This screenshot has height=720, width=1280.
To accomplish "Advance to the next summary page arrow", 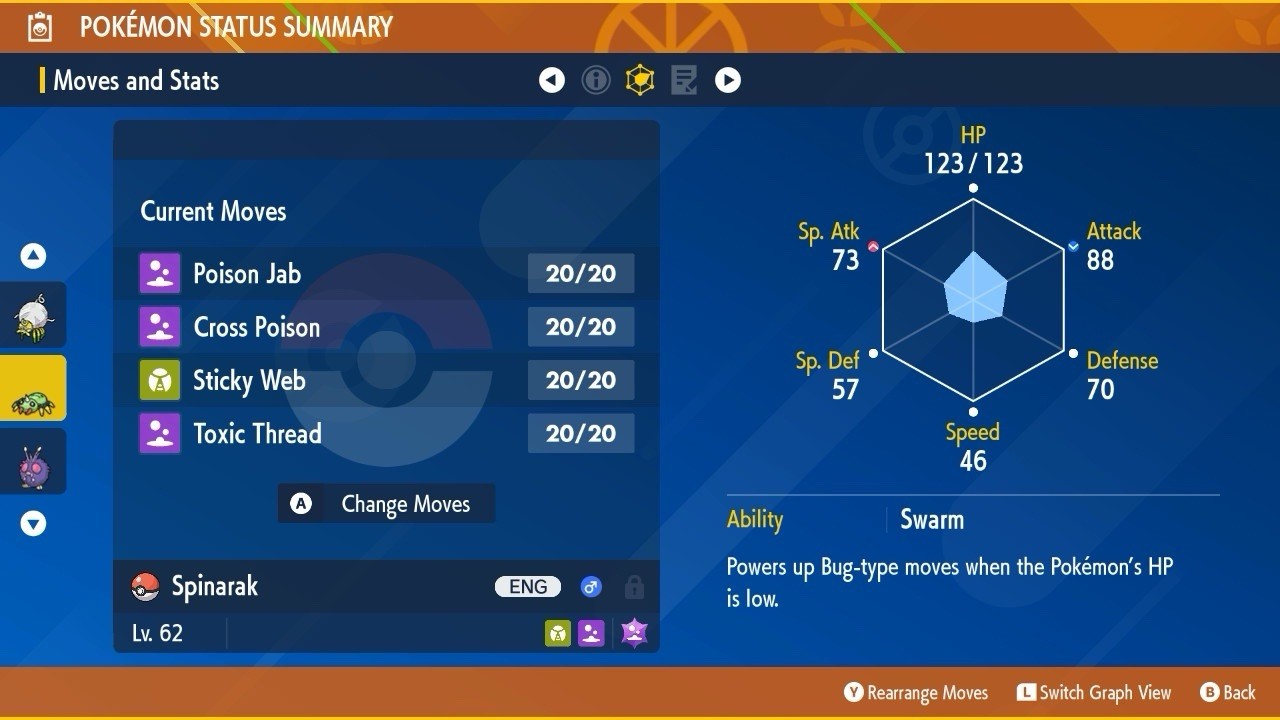I will [728, 80].
